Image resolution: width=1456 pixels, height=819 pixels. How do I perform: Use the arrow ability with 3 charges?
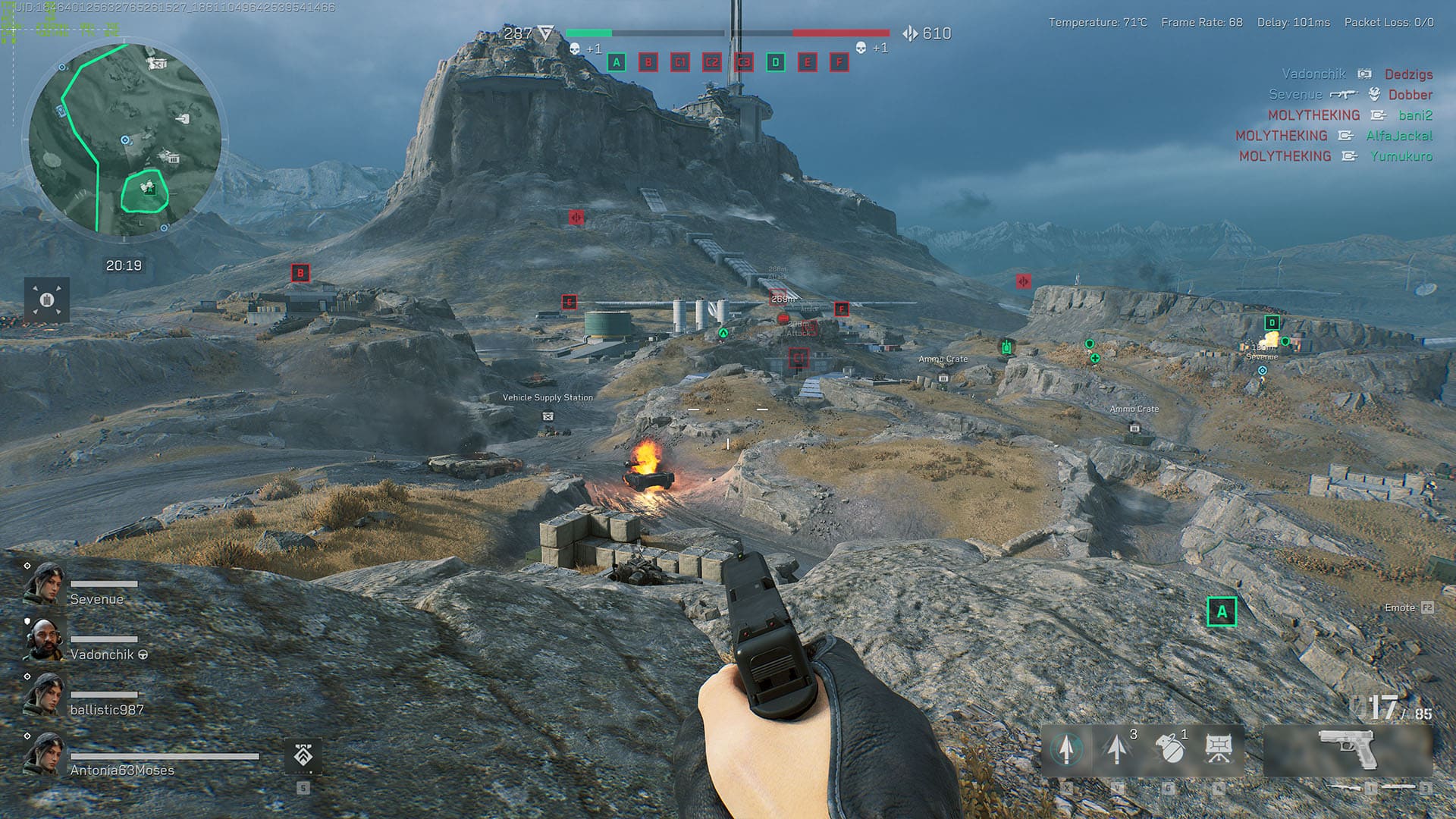point(1117,749)
